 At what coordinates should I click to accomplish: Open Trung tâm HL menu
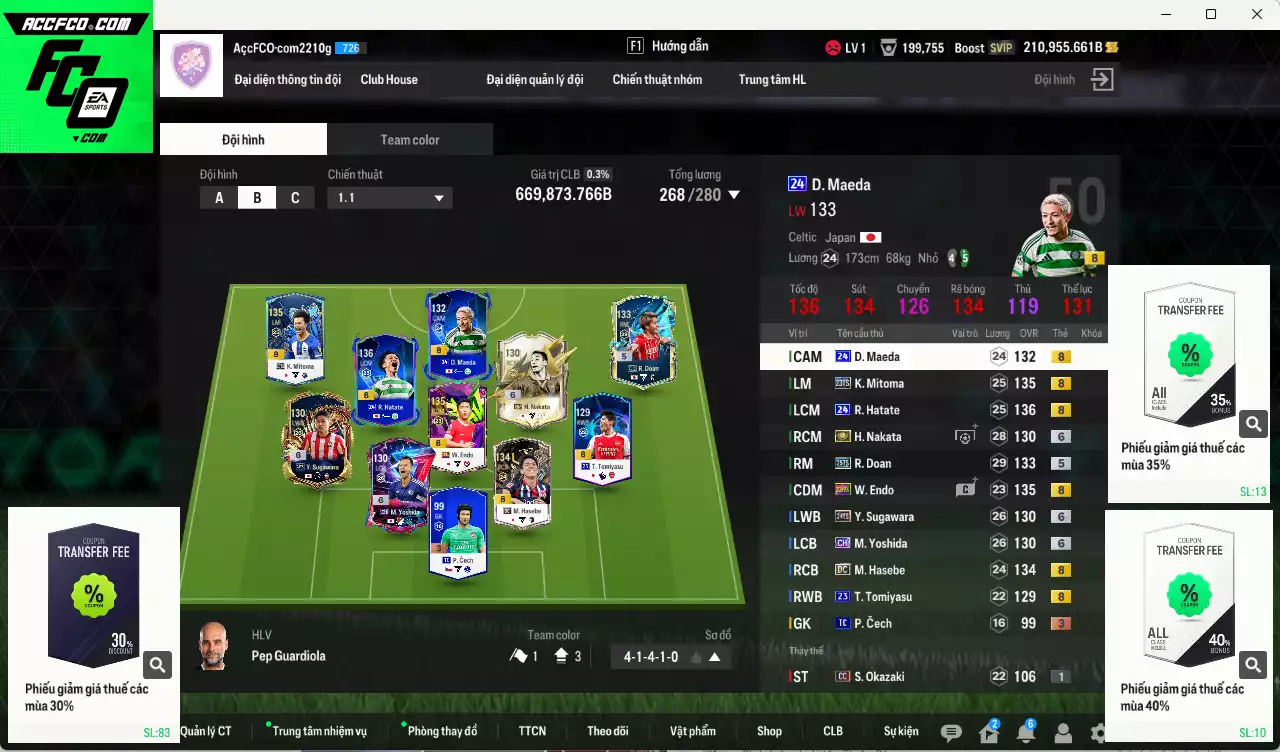pos(772,80)
